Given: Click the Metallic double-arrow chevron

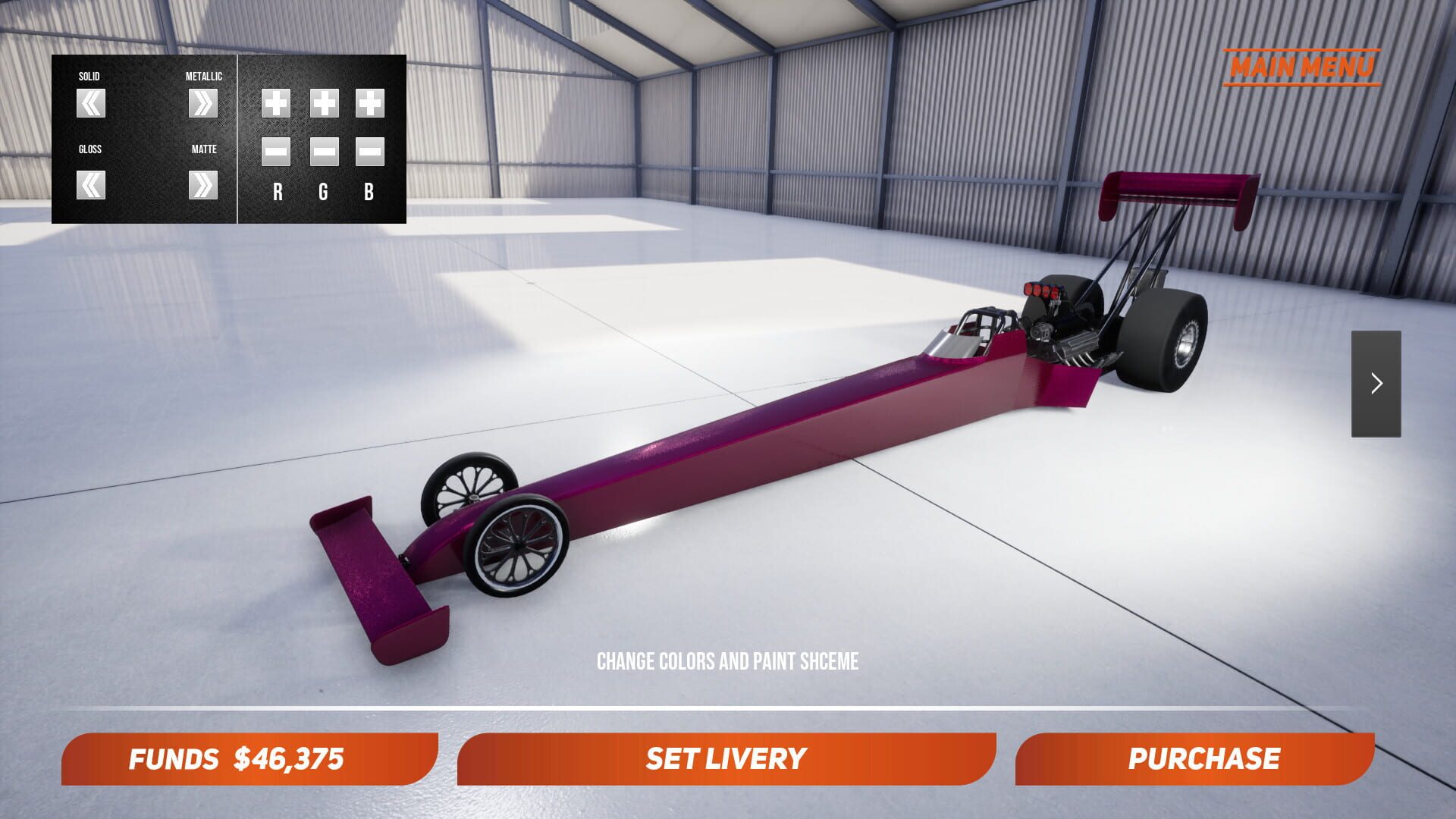Looking at the screenshot, I should (202, 104).
